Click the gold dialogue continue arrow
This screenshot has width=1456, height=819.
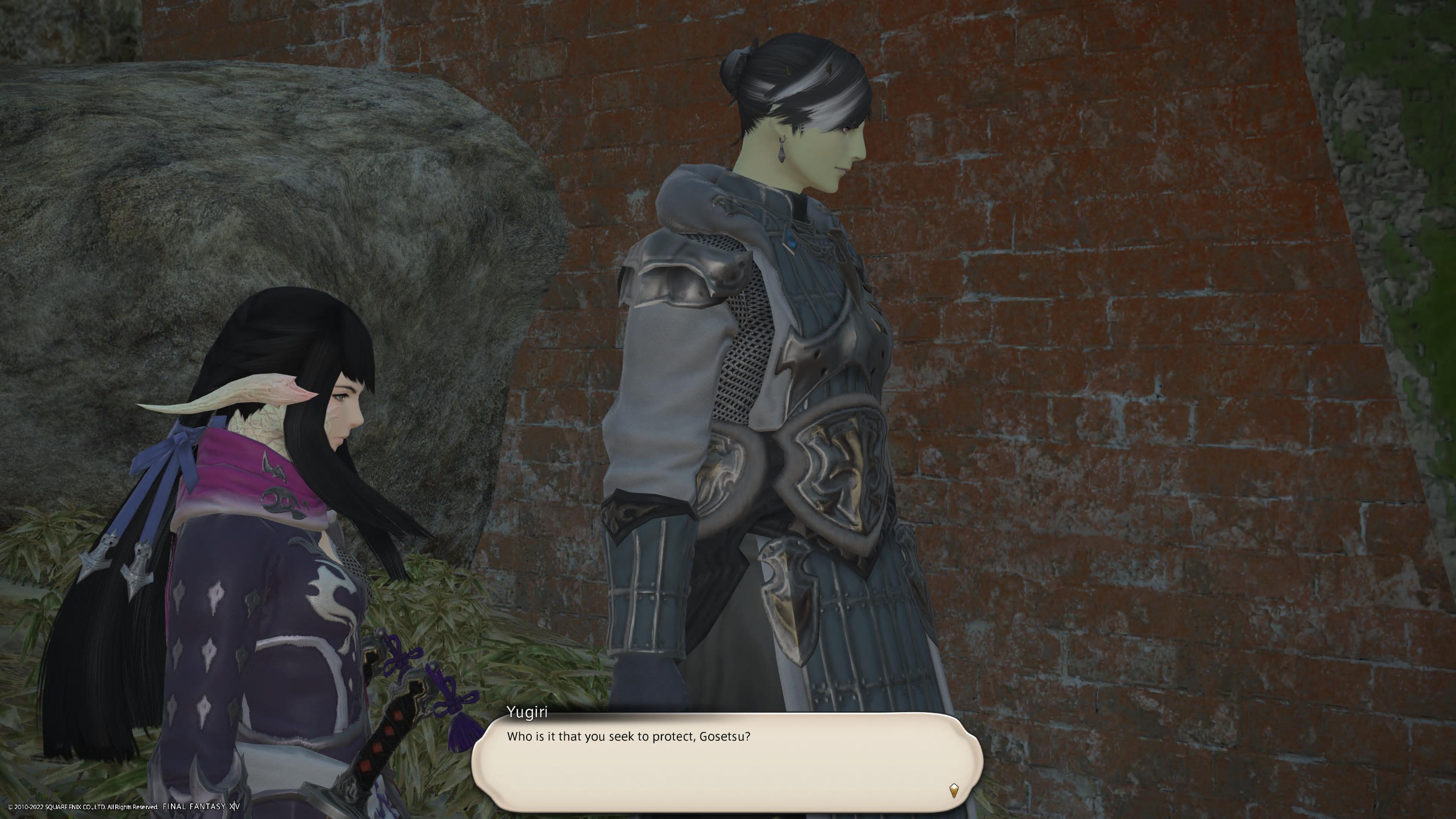coord(954,789)
